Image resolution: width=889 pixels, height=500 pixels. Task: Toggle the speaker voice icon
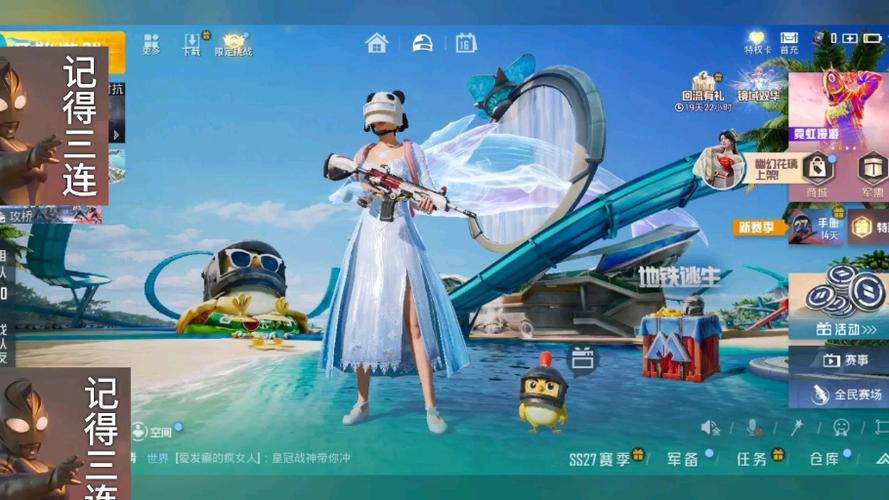tap(710, 428)
